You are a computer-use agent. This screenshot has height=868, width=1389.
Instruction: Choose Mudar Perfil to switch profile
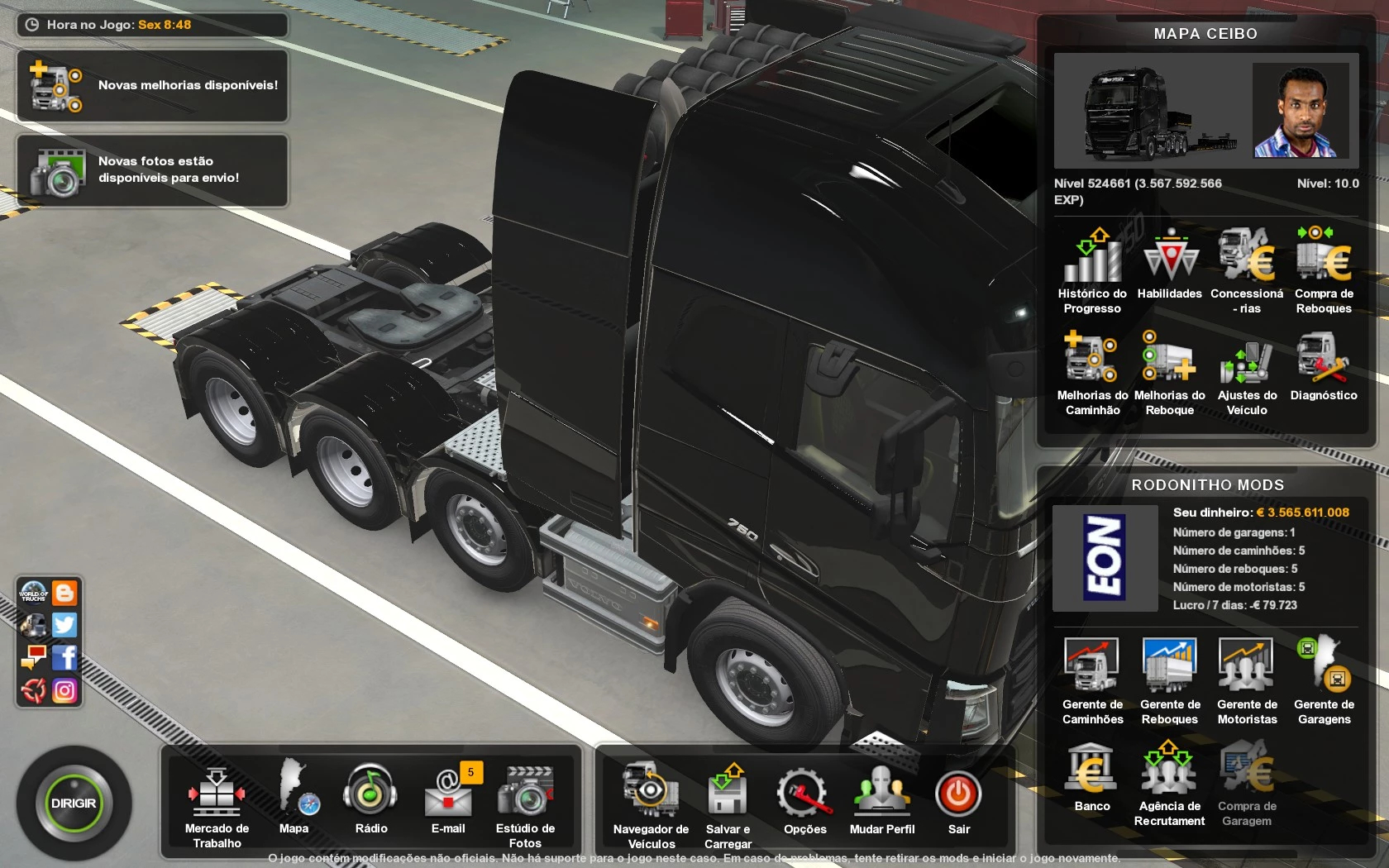[882, 798]
